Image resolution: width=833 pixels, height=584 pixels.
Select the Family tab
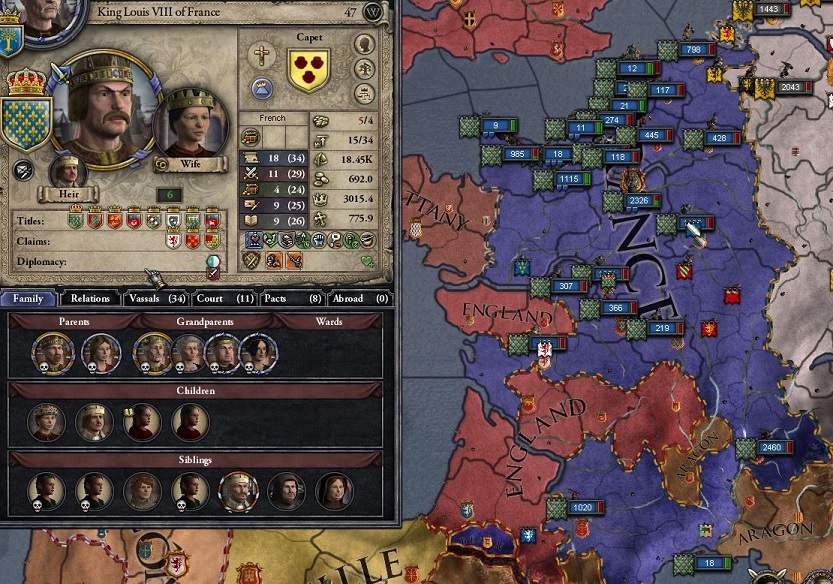tap(28, 298)
